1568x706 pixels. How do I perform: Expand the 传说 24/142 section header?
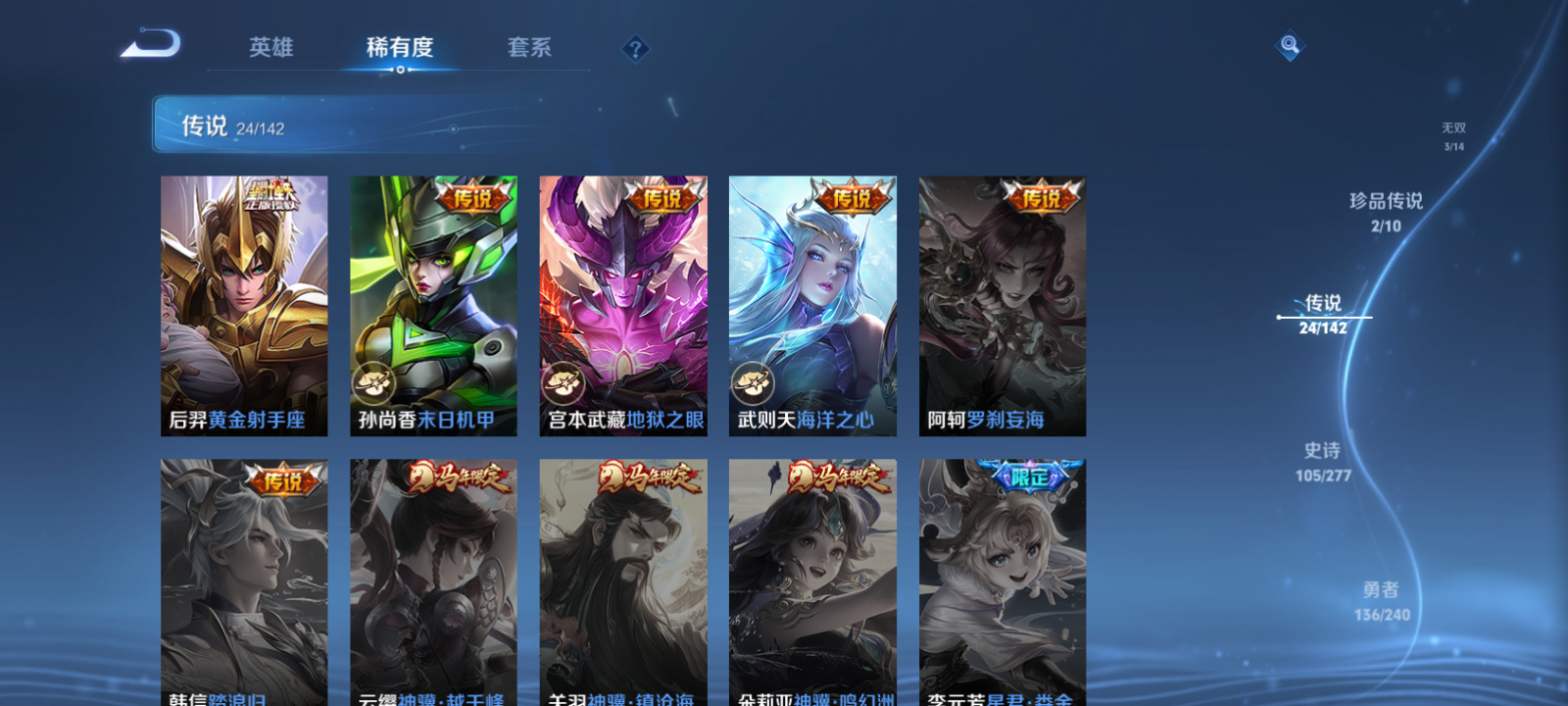(232, 126)
